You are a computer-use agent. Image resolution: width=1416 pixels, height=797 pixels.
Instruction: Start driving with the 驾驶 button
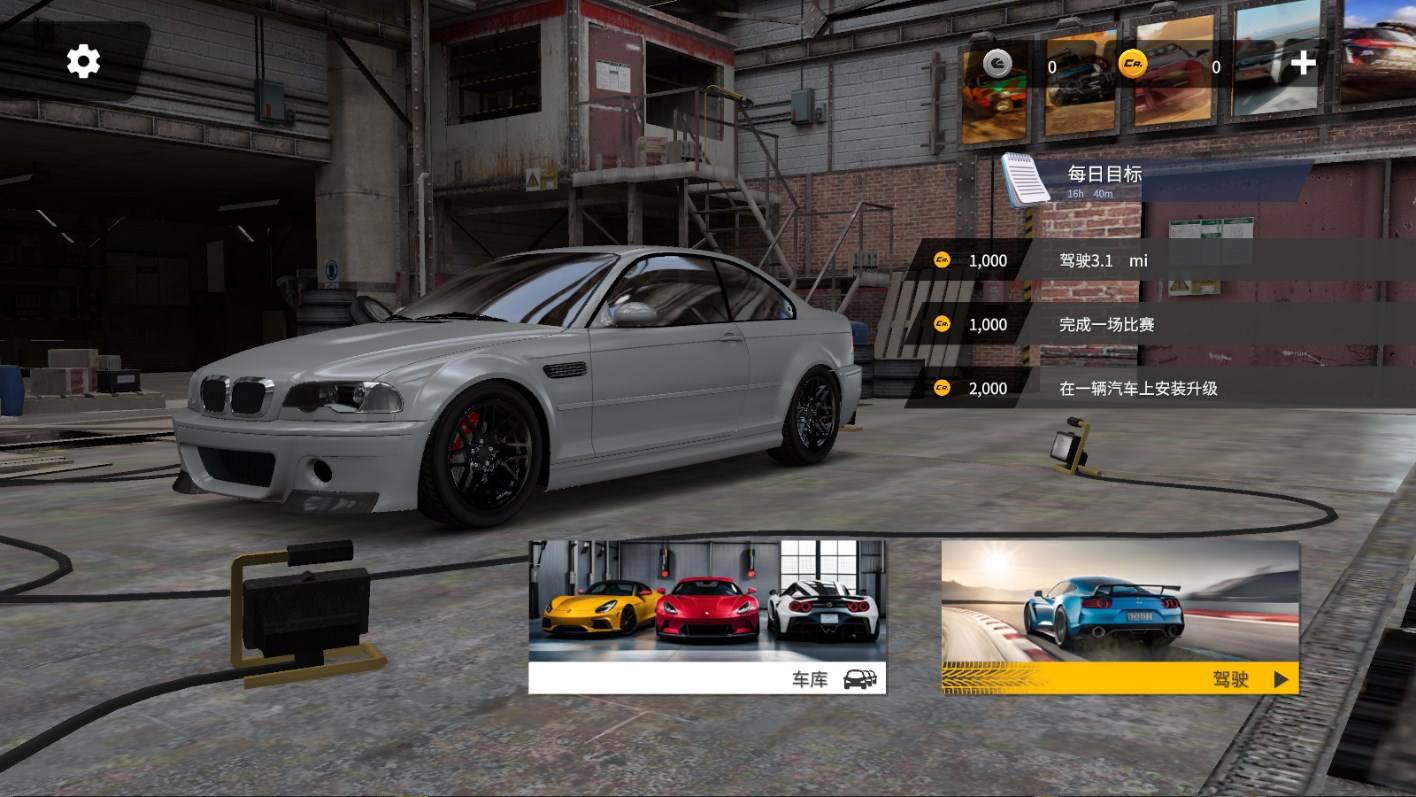tap(1120, 617)
